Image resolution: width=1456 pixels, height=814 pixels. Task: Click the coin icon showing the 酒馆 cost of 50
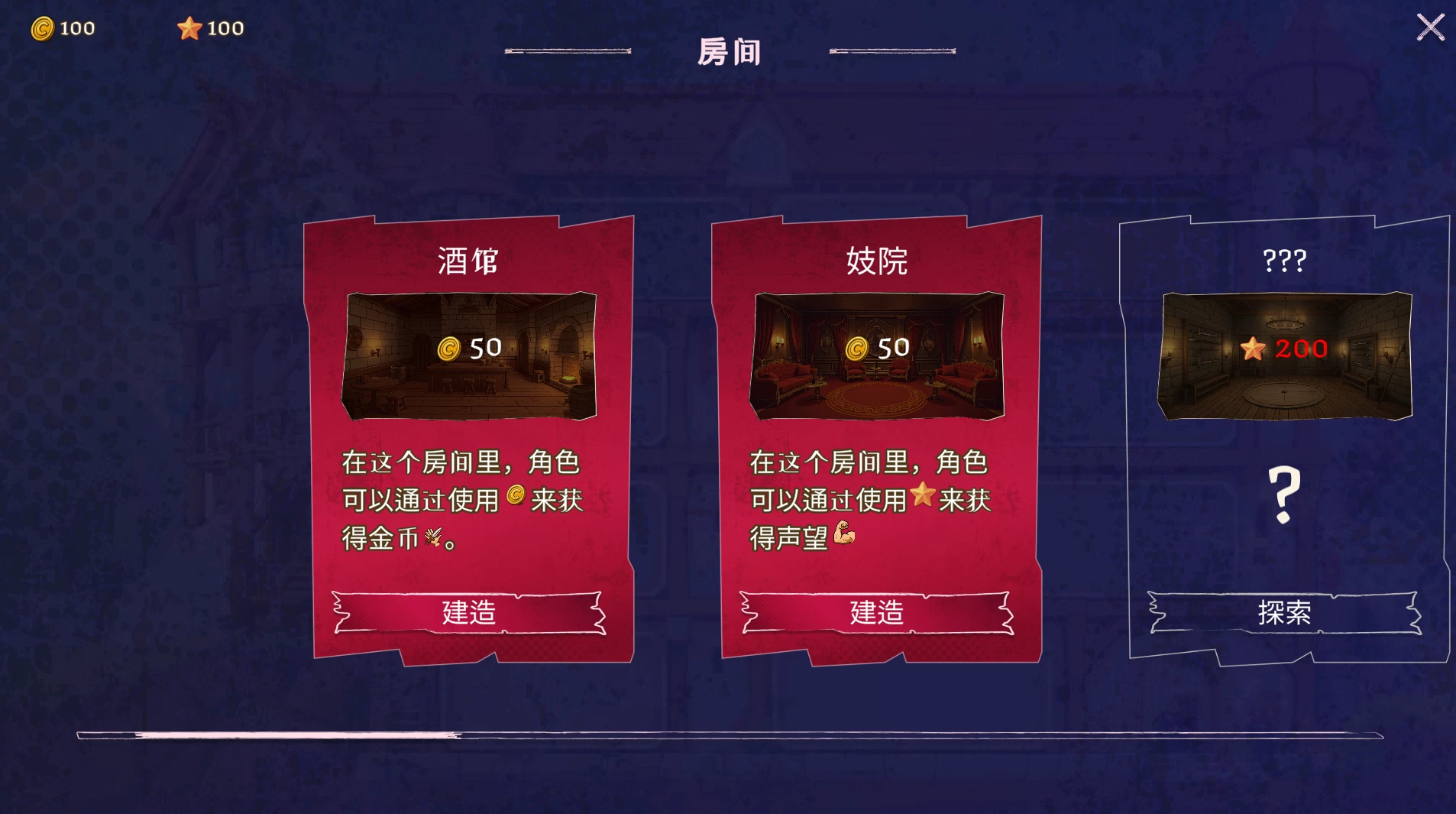click(x=450, y=350)
